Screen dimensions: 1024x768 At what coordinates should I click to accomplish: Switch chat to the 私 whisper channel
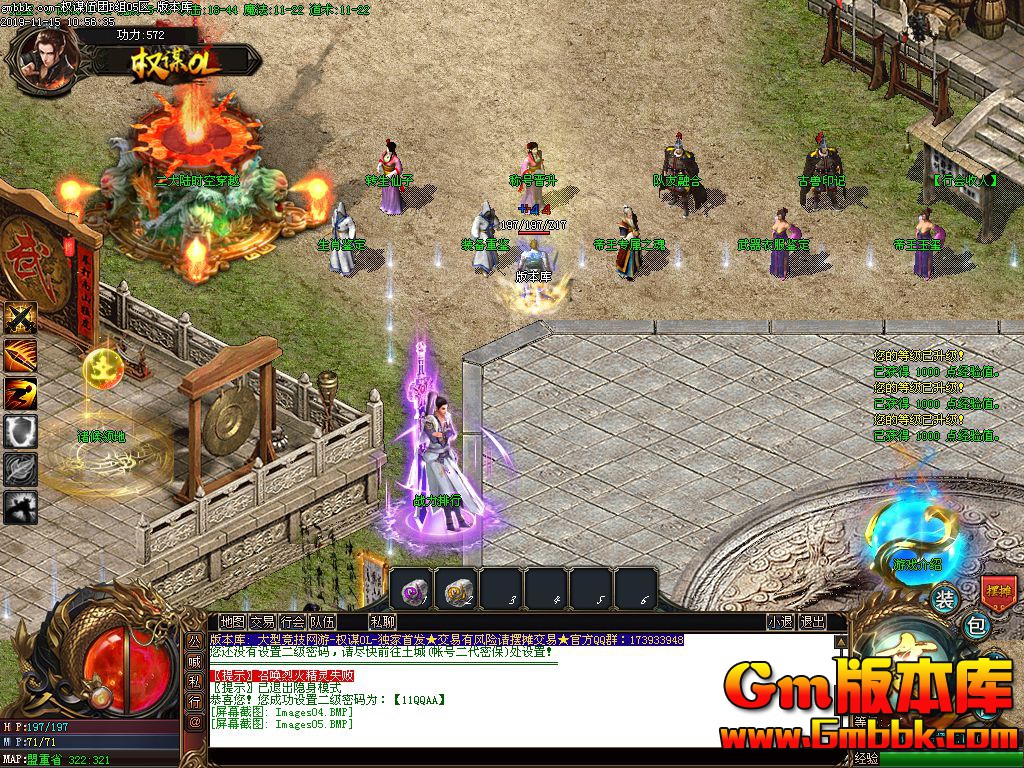pos(195,681)
